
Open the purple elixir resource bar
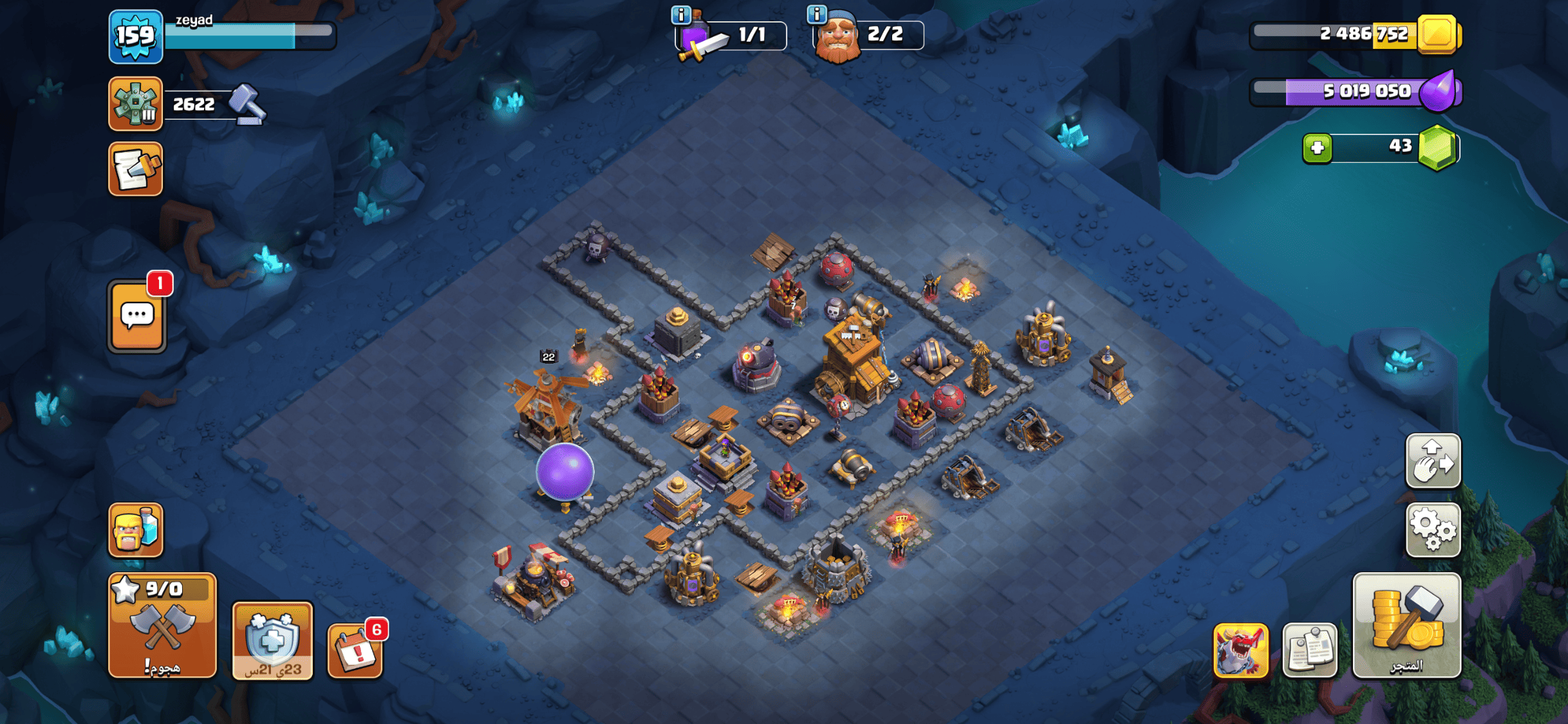tap(1354, 91)
